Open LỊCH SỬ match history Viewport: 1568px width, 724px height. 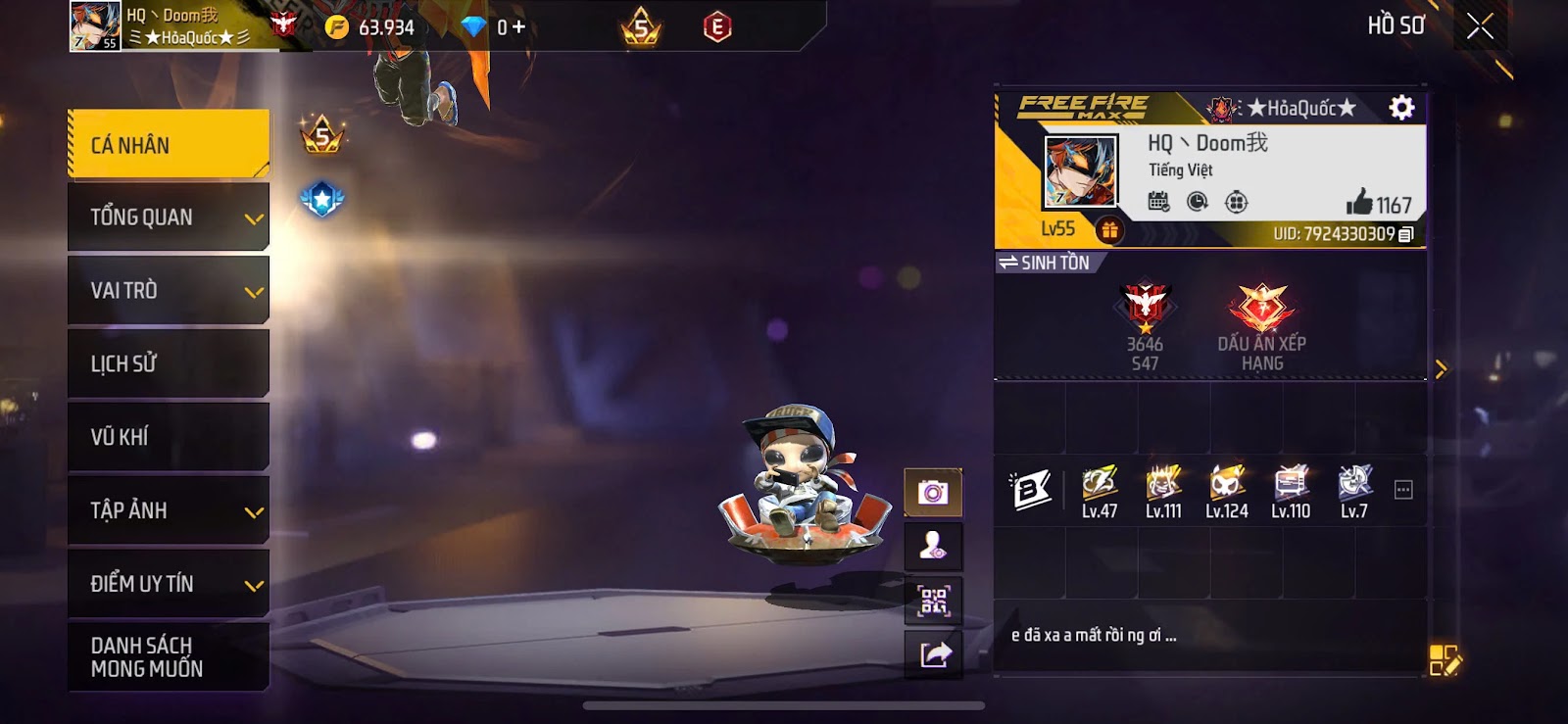point(168,363)
